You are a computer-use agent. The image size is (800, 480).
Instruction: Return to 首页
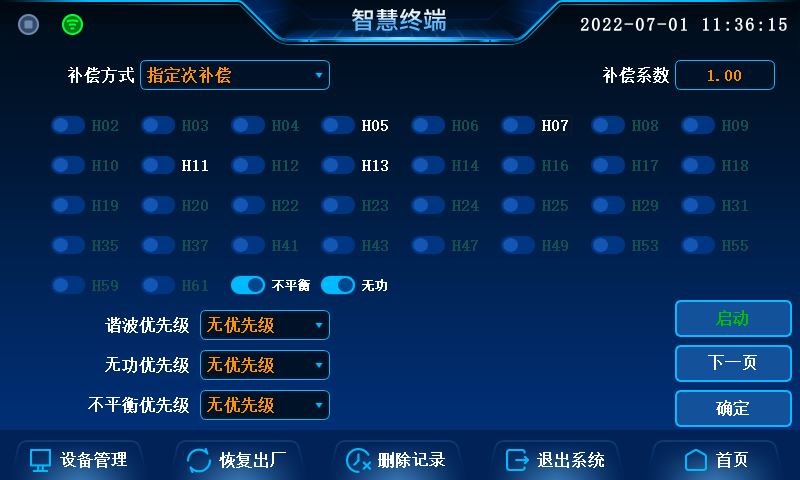coord(716,460)
